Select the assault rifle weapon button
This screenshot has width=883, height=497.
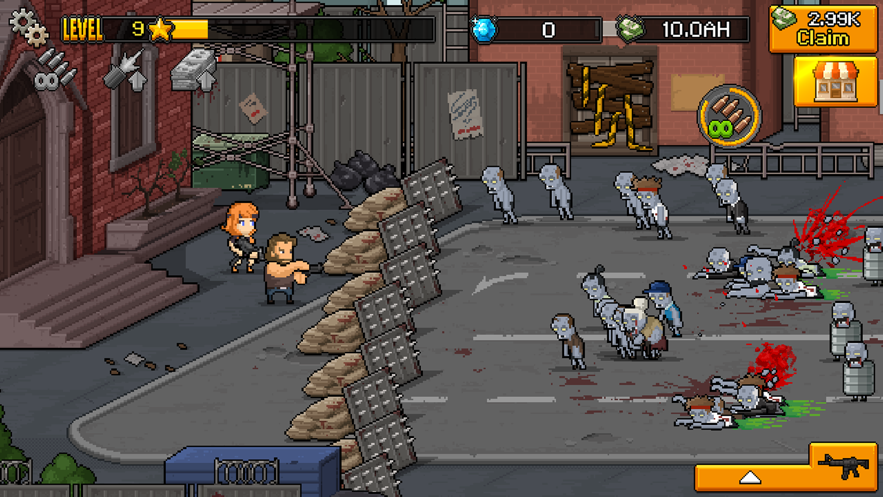[844, 466]
